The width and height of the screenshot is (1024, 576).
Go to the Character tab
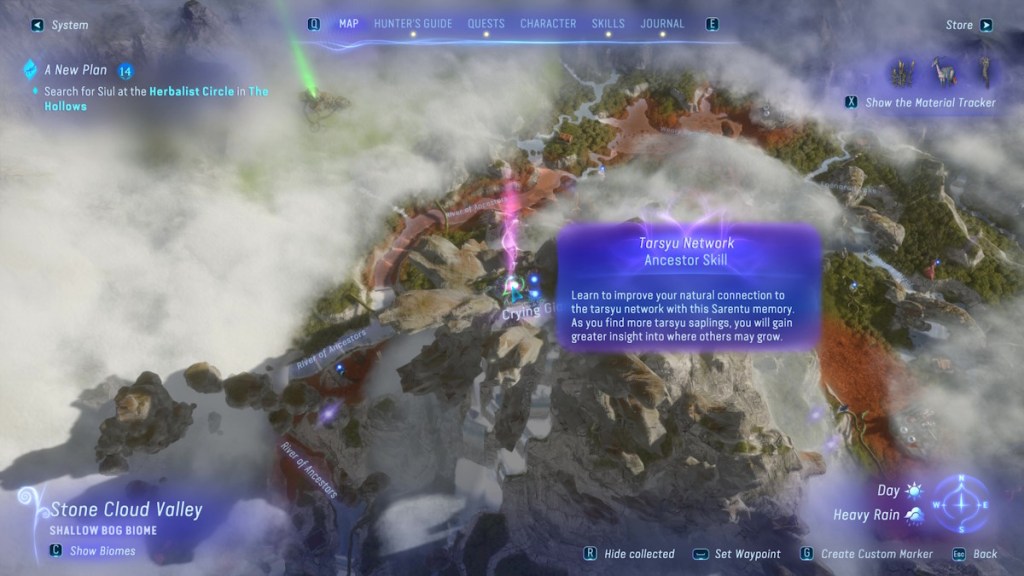[547, 24]
